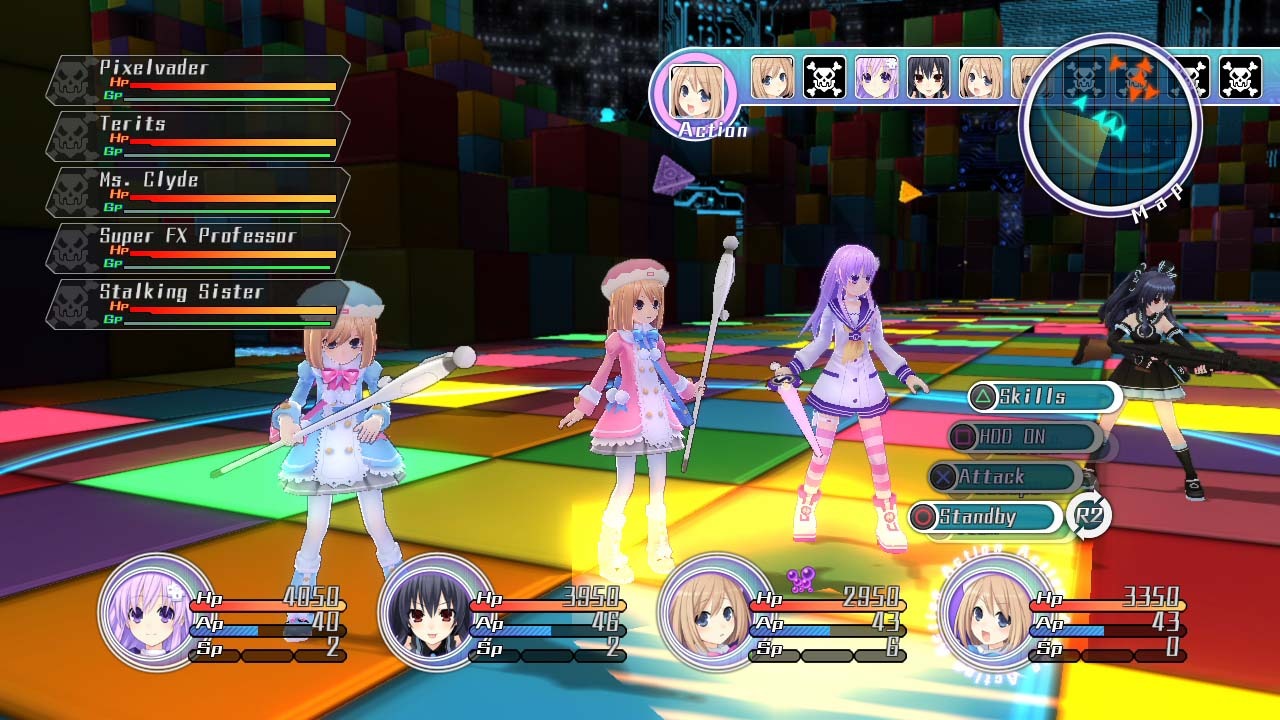Select the purple-haired portrait in the turn order bar
Image resolution: width=1280 pixels, height=720 pixels.
click(876, 77)
